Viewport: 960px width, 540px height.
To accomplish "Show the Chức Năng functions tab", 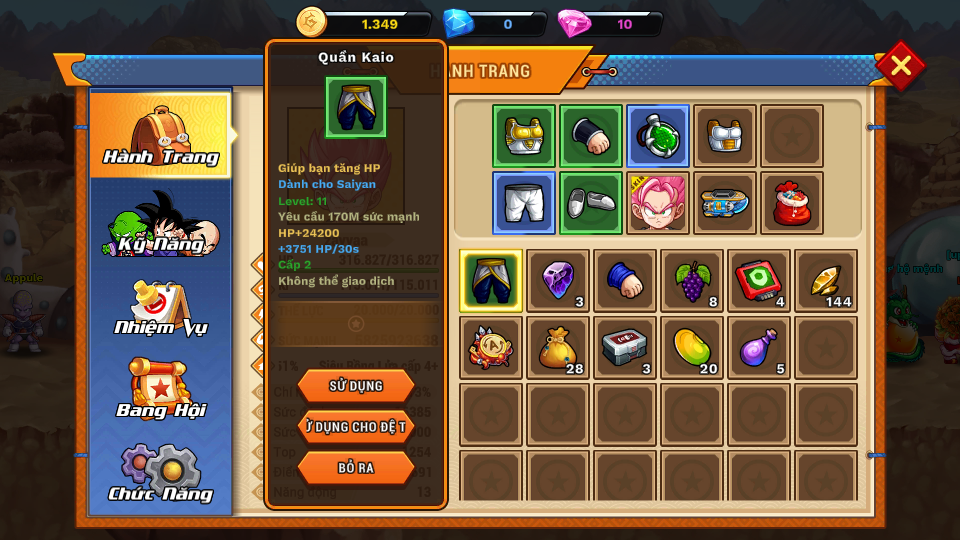I will 161,473.
